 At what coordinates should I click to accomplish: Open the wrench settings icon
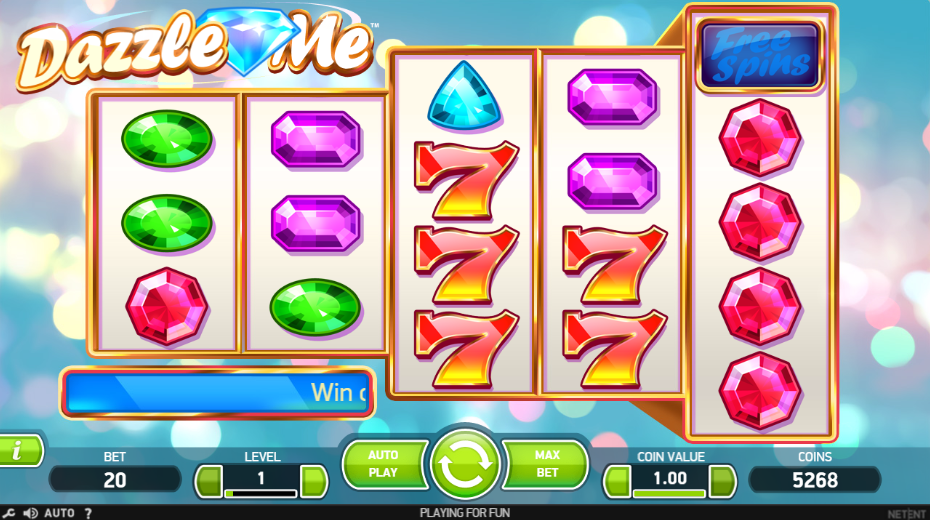pos(9,513)
